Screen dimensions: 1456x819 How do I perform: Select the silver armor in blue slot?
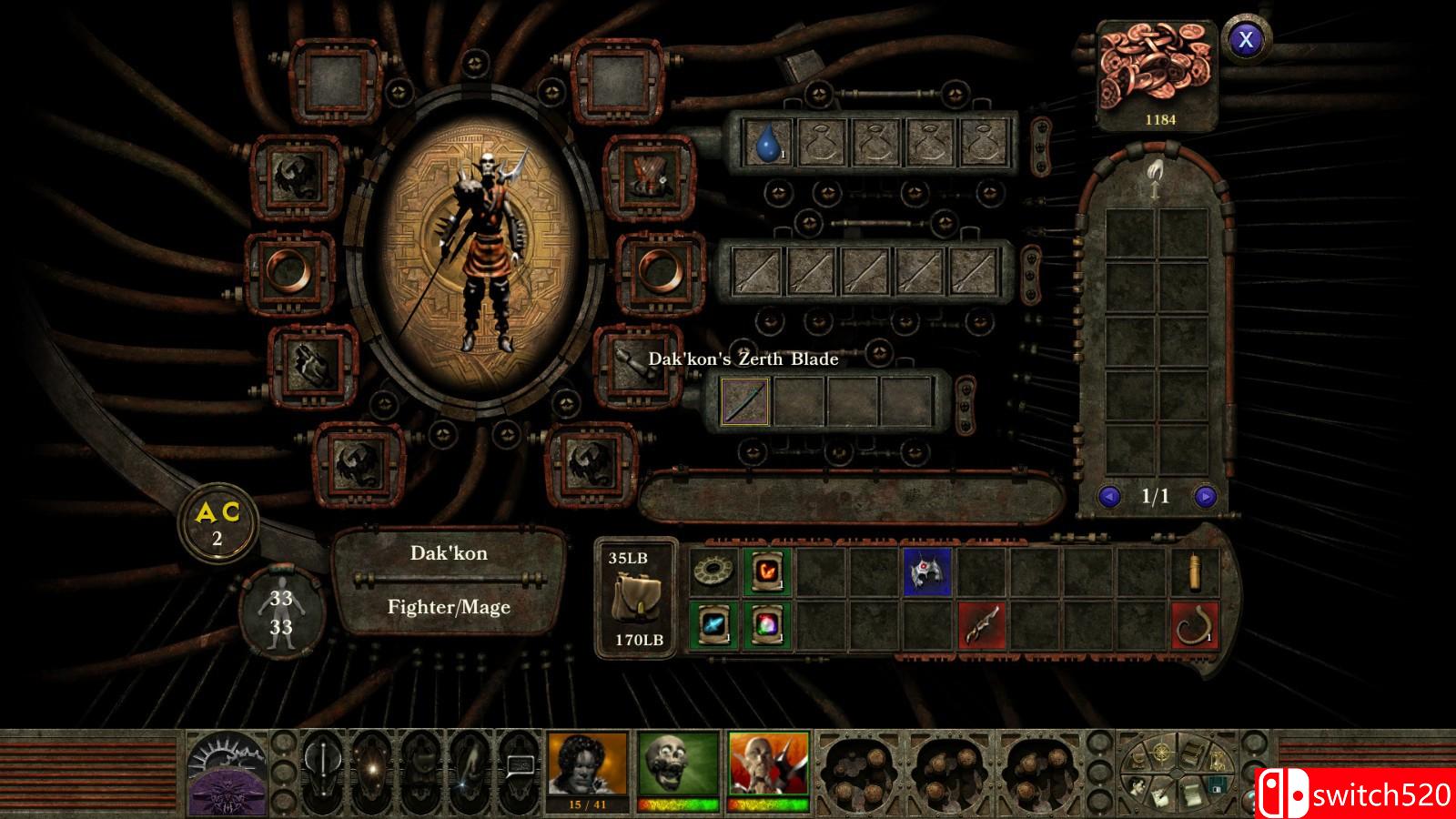(927, 571)
